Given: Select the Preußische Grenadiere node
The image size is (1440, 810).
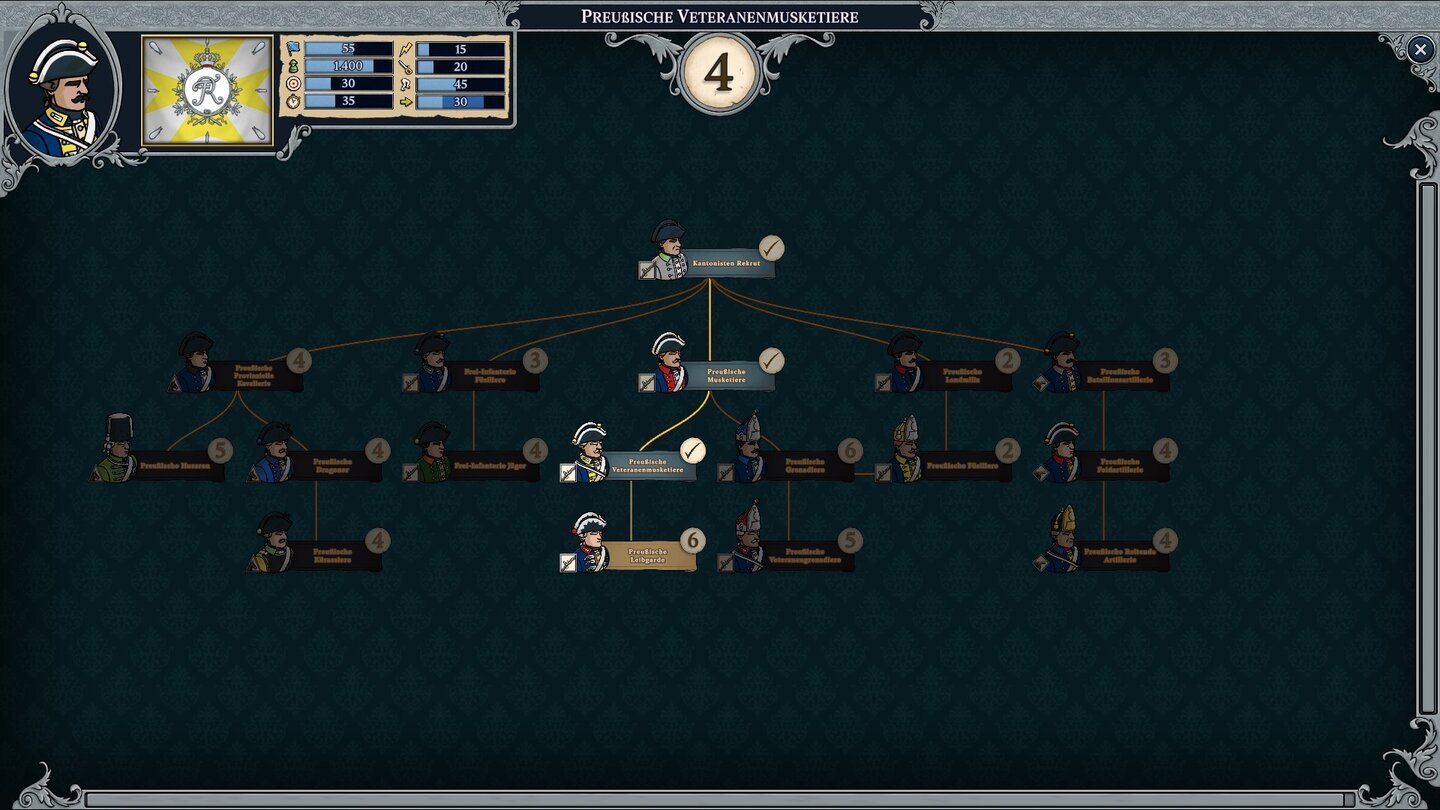Looking at the screenshot, I should click(x=805, y=466).
